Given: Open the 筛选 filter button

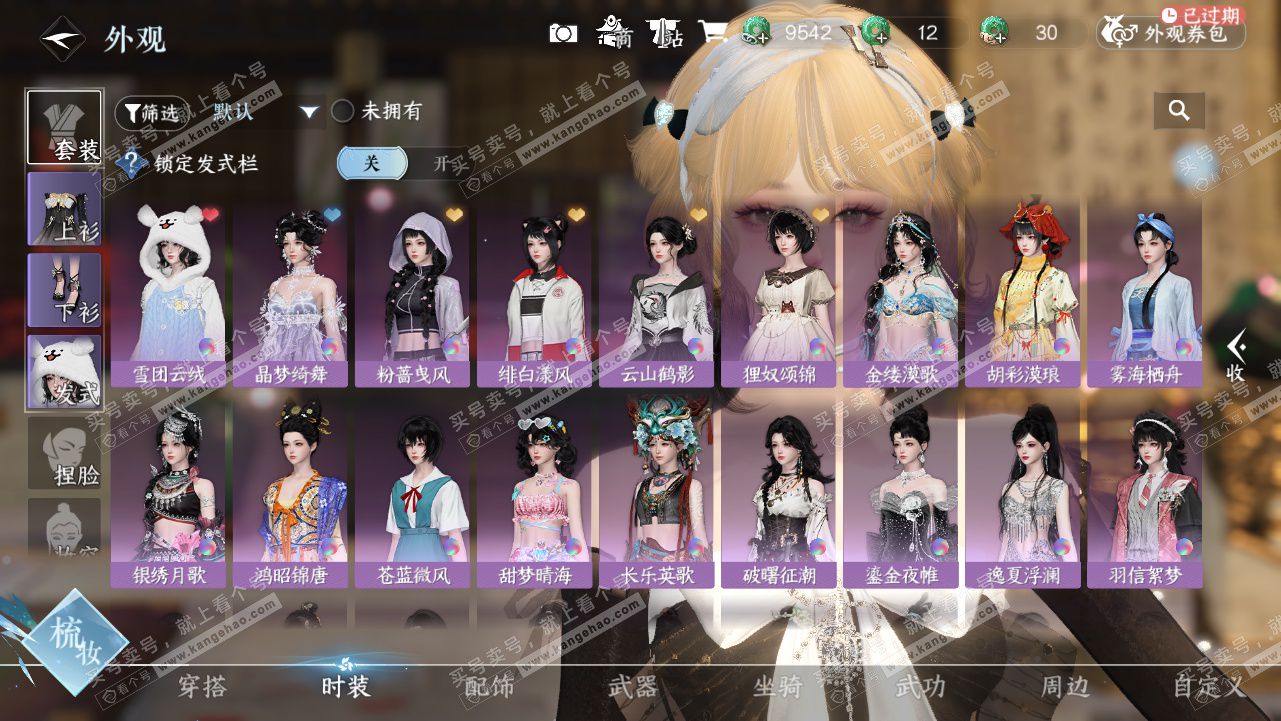Looking at the screenshot, I should [x=152, y=113].
